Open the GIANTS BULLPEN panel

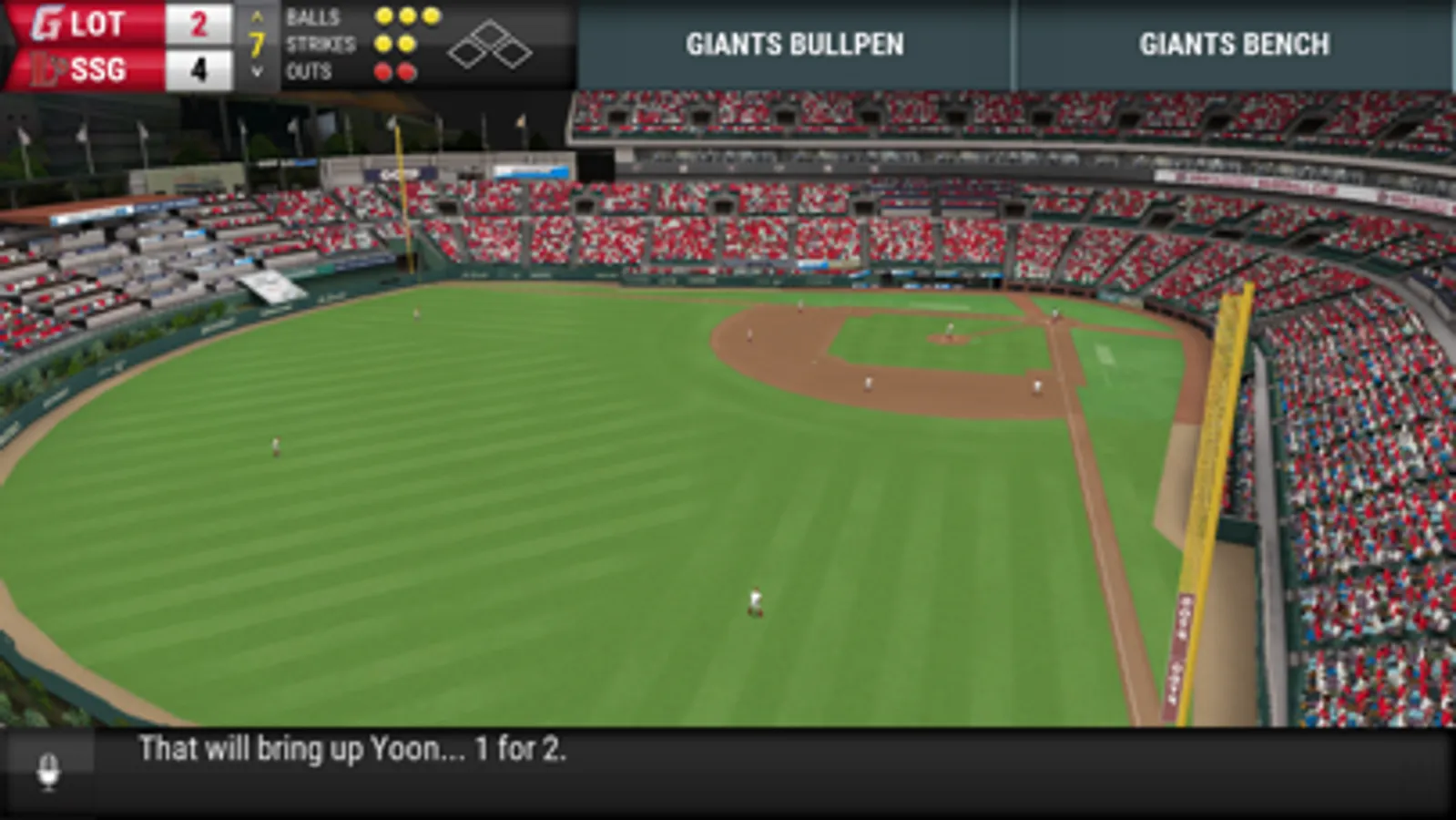[x=794, y=44]
